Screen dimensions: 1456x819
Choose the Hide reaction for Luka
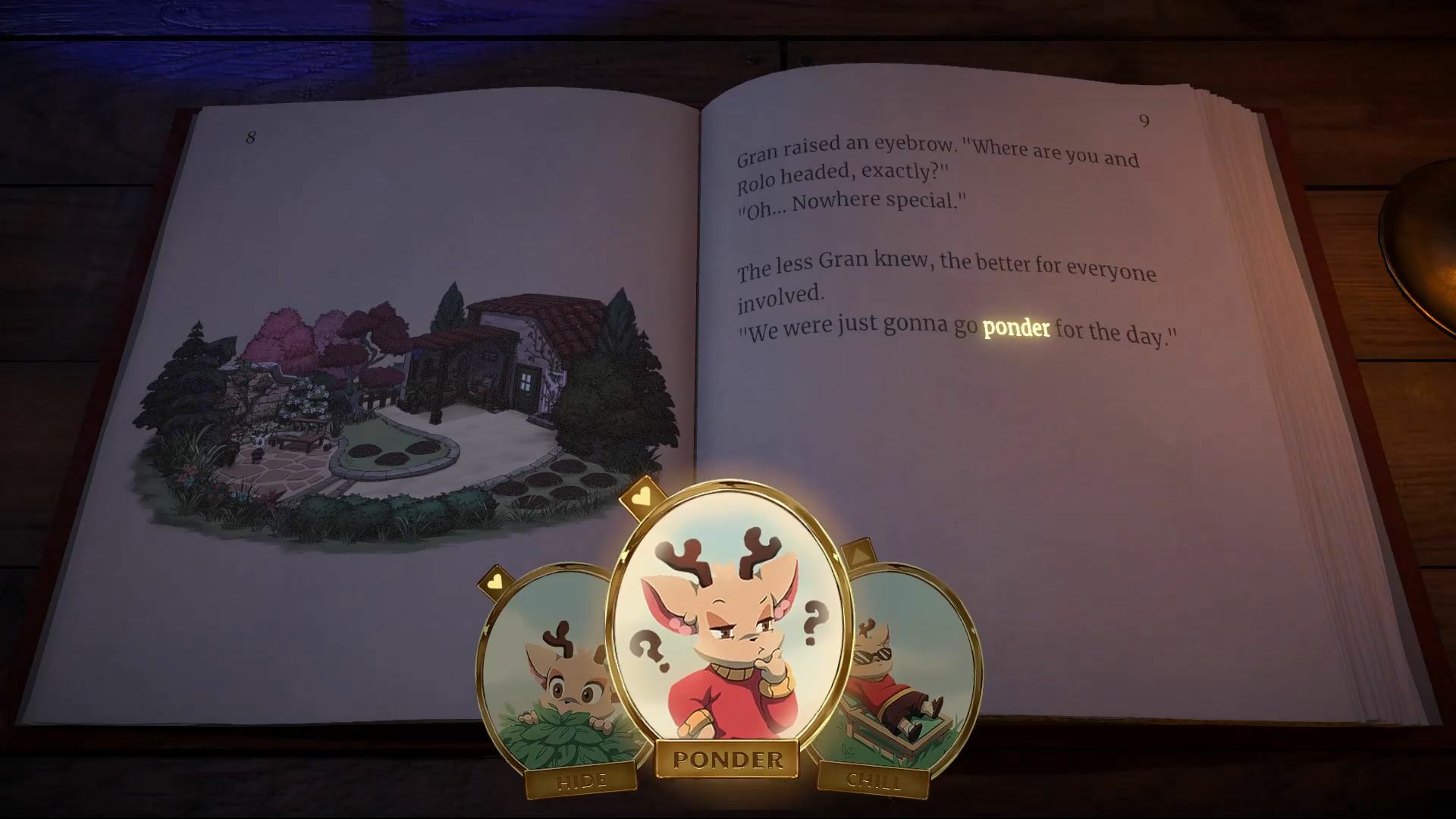(x=581, y=778)
